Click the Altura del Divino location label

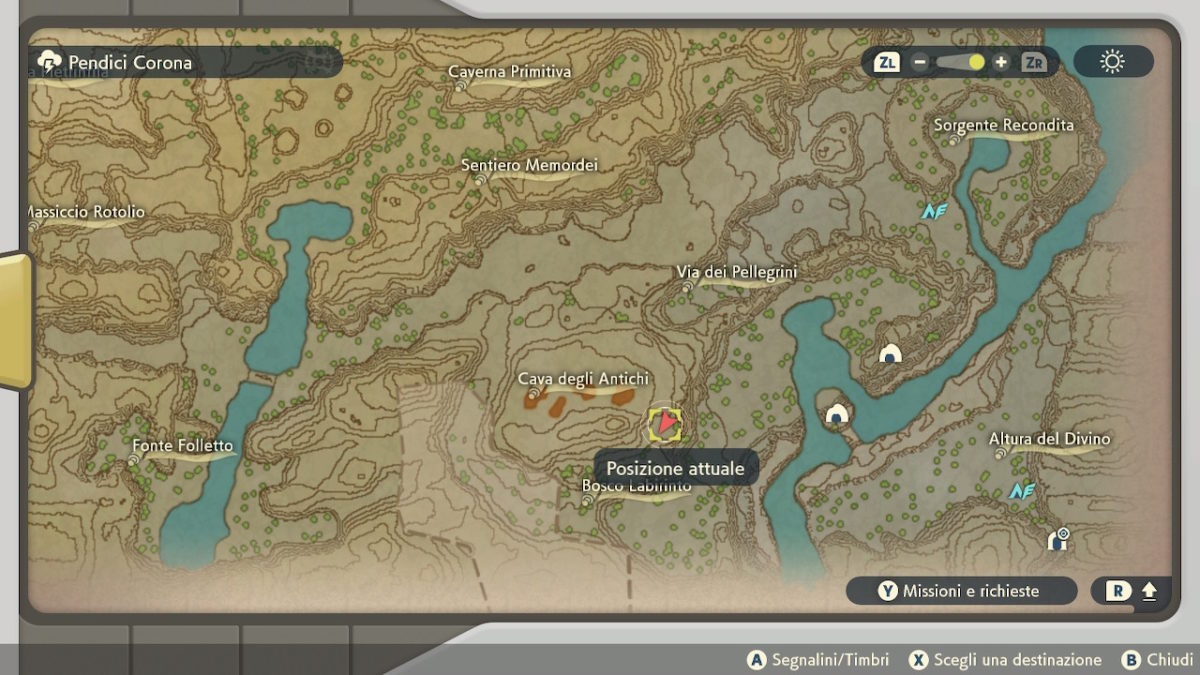pyautogui.click(x=1049, y=439)
